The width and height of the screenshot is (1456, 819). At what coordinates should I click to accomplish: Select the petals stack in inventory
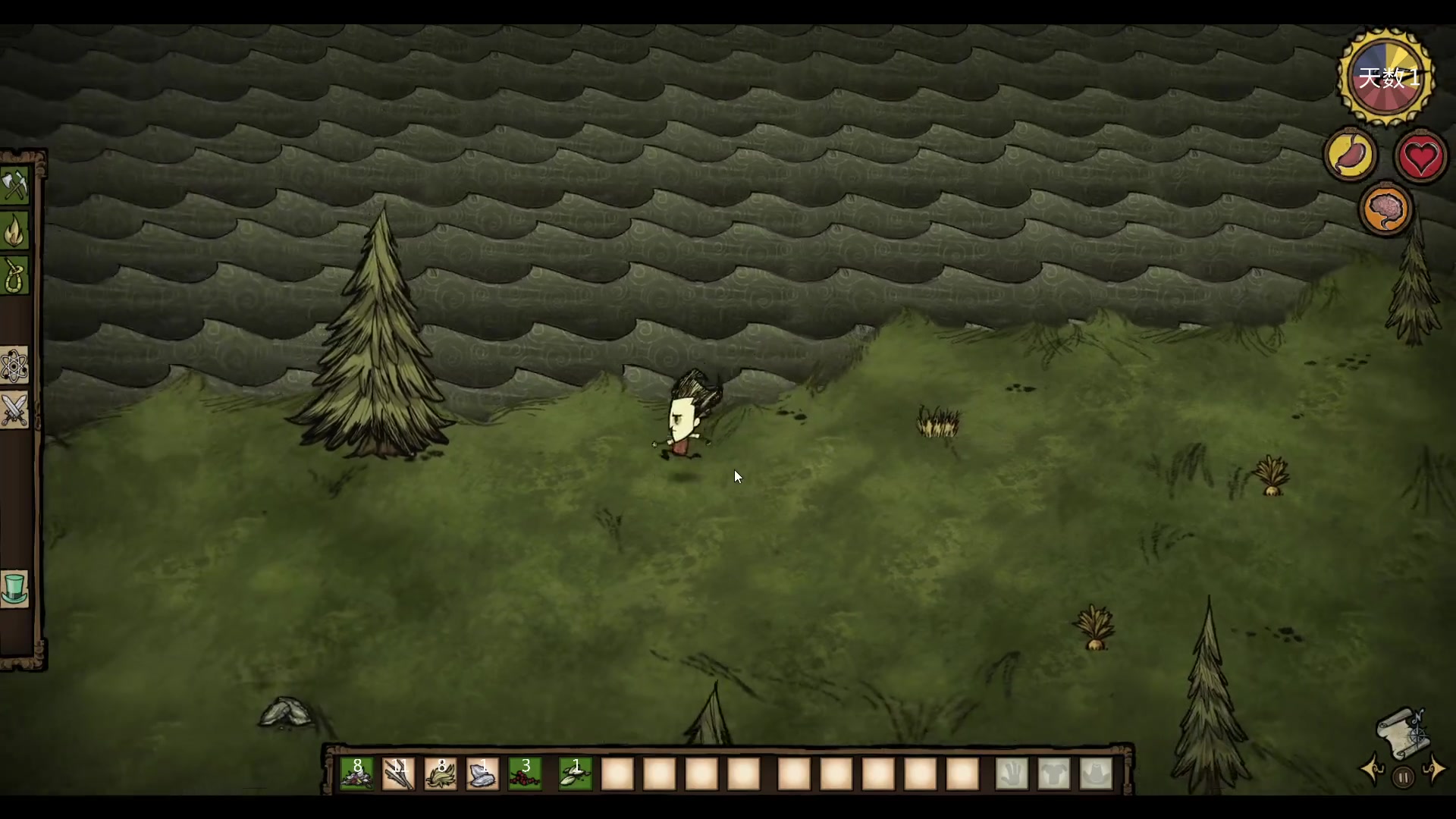click(x=356, y=773)
